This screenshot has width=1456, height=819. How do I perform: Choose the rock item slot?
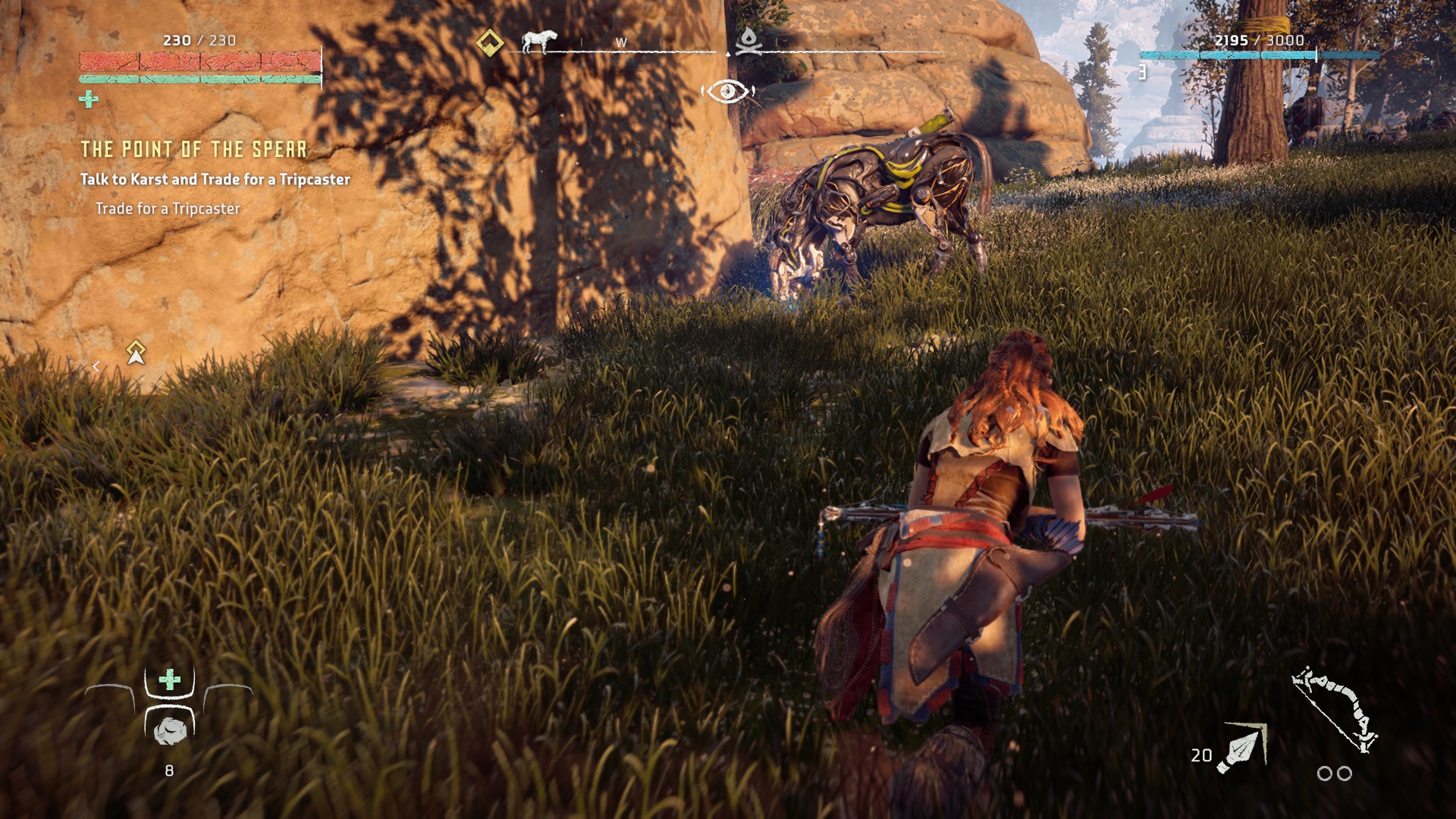[170, 730]
